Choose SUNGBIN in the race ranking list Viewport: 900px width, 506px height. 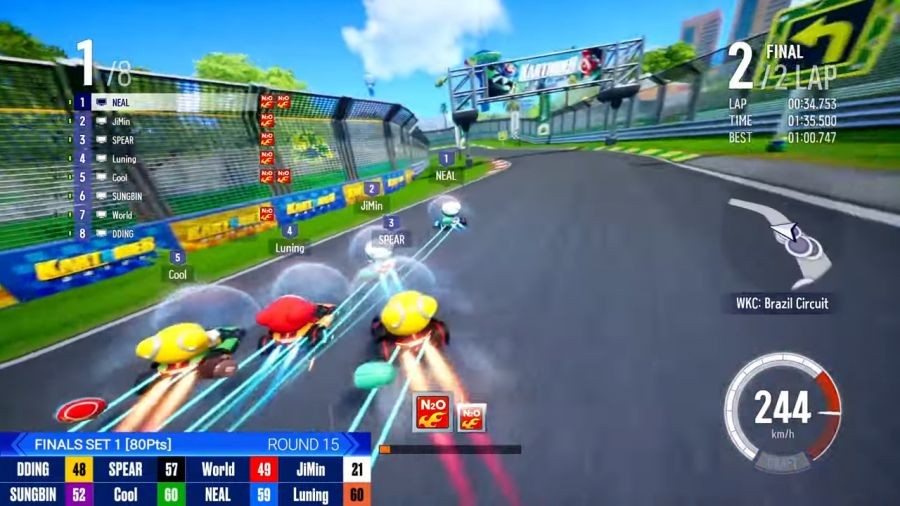(x=126, y=196)
